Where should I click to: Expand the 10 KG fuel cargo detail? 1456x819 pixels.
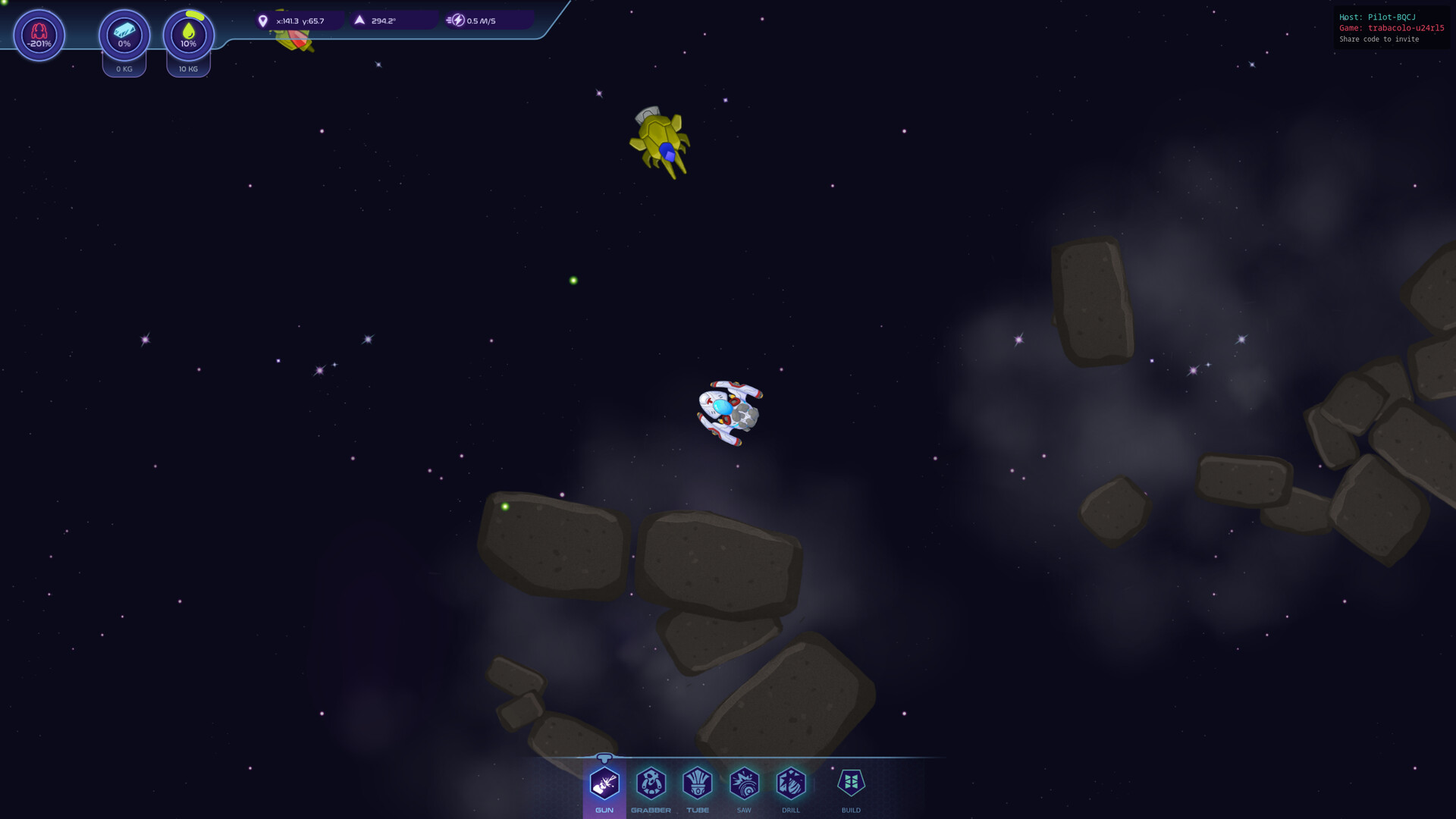[187, 69]
